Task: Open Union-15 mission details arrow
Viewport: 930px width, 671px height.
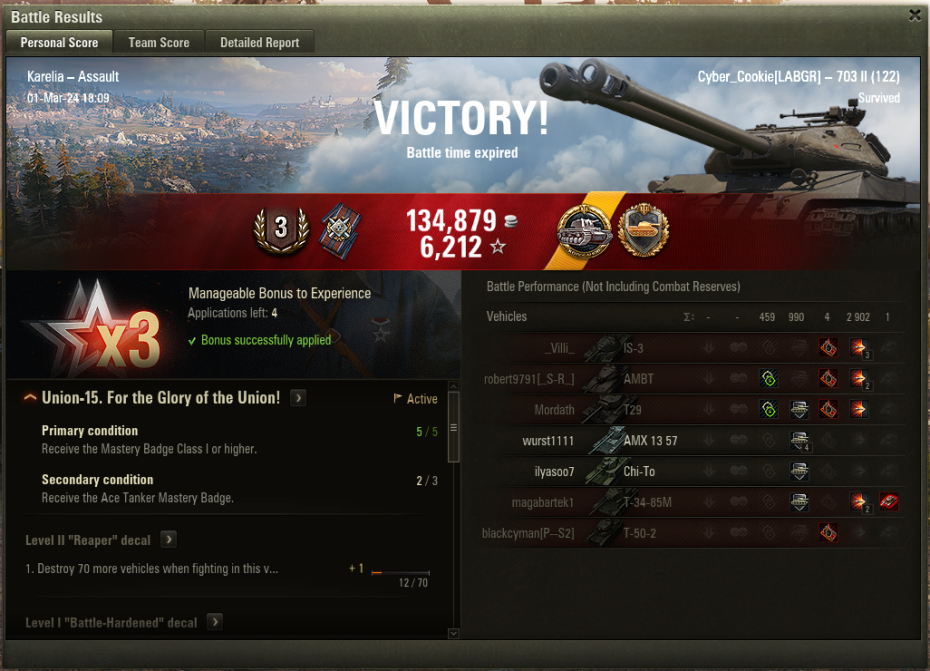Action: (x=298, y=398)
